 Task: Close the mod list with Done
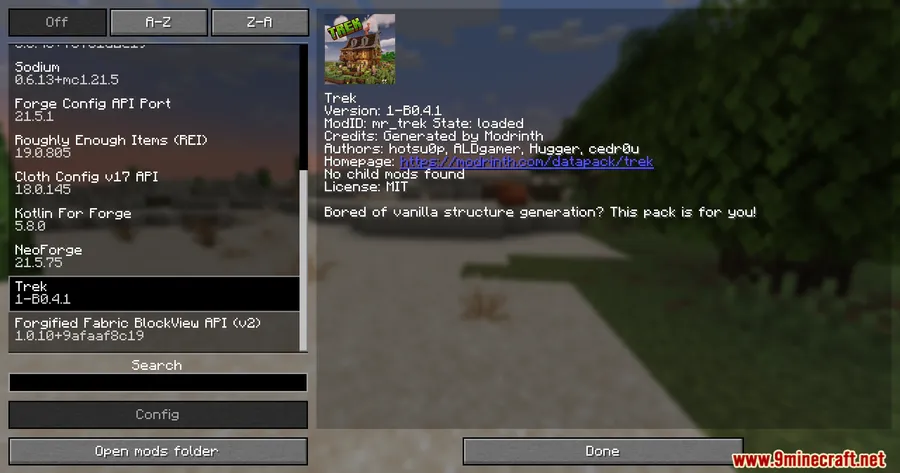pyautogui.click(x=602, y=451)
